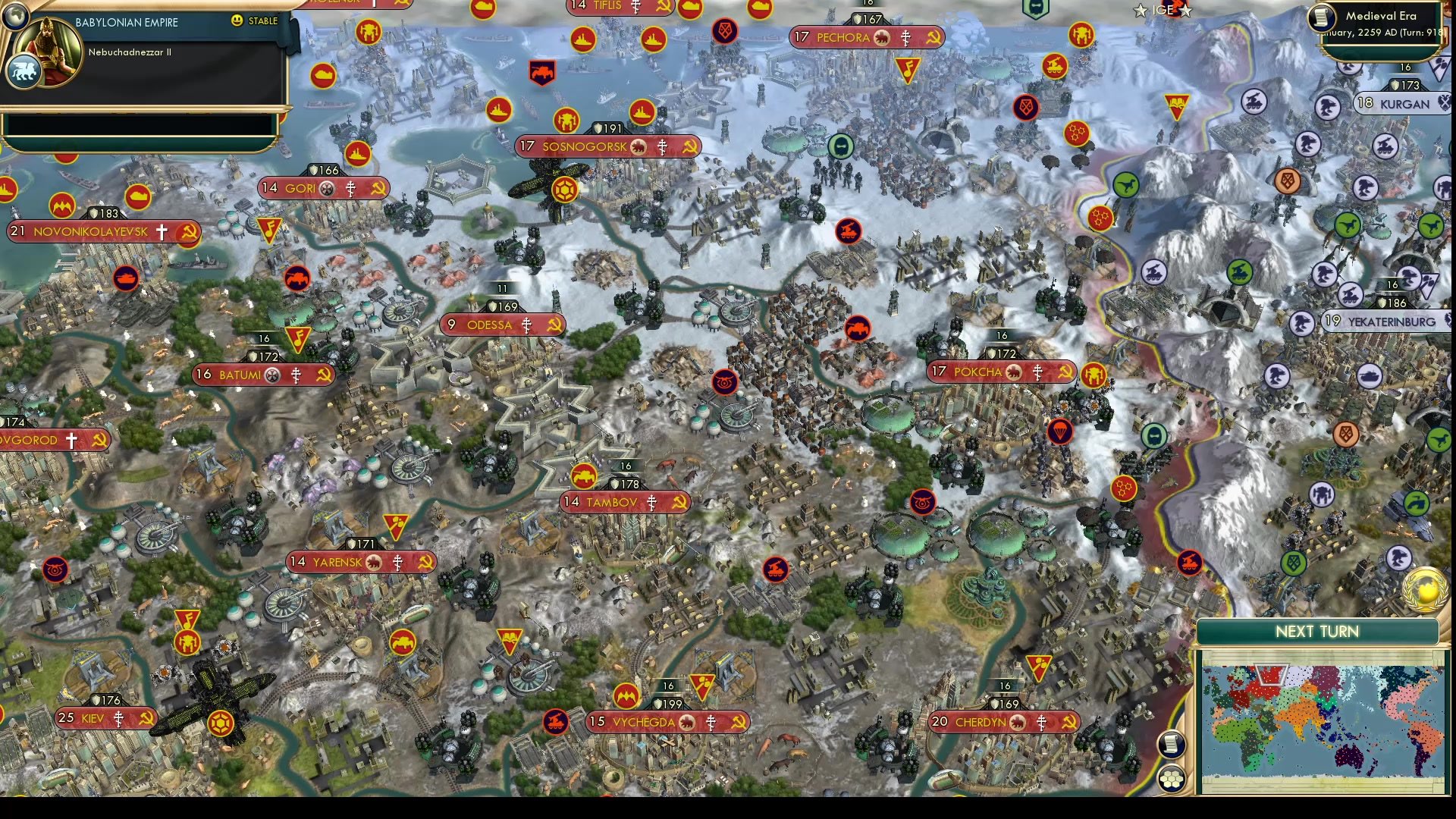The width and height of the screenshot is (1456, 819).
Task: Click the Odessa city name banner
Action: (500, 325)
